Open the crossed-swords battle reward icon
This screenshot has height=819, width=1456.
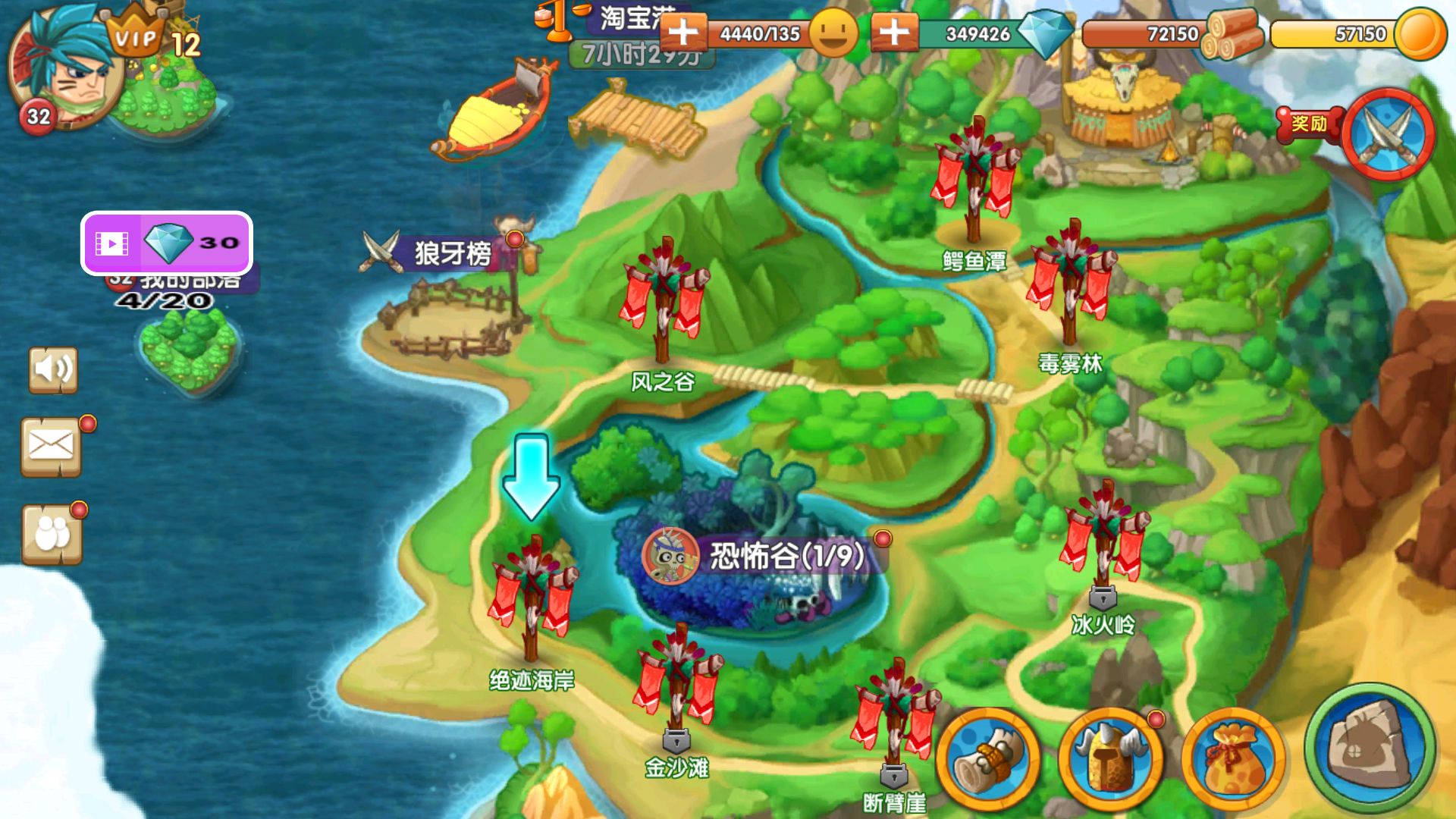1388,133
